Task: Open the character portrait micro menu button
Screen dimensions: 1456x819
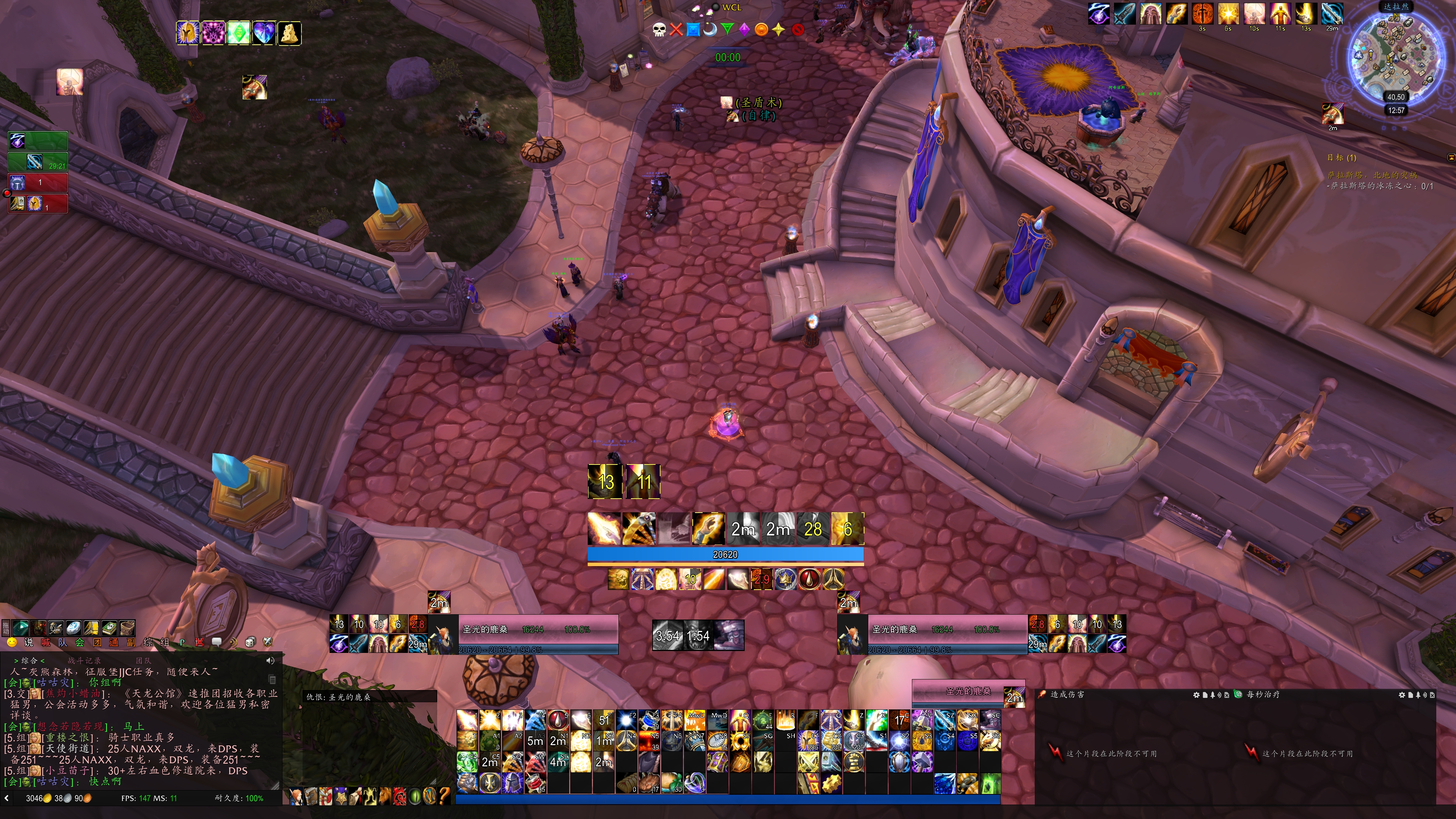Action: click(296, 796)
